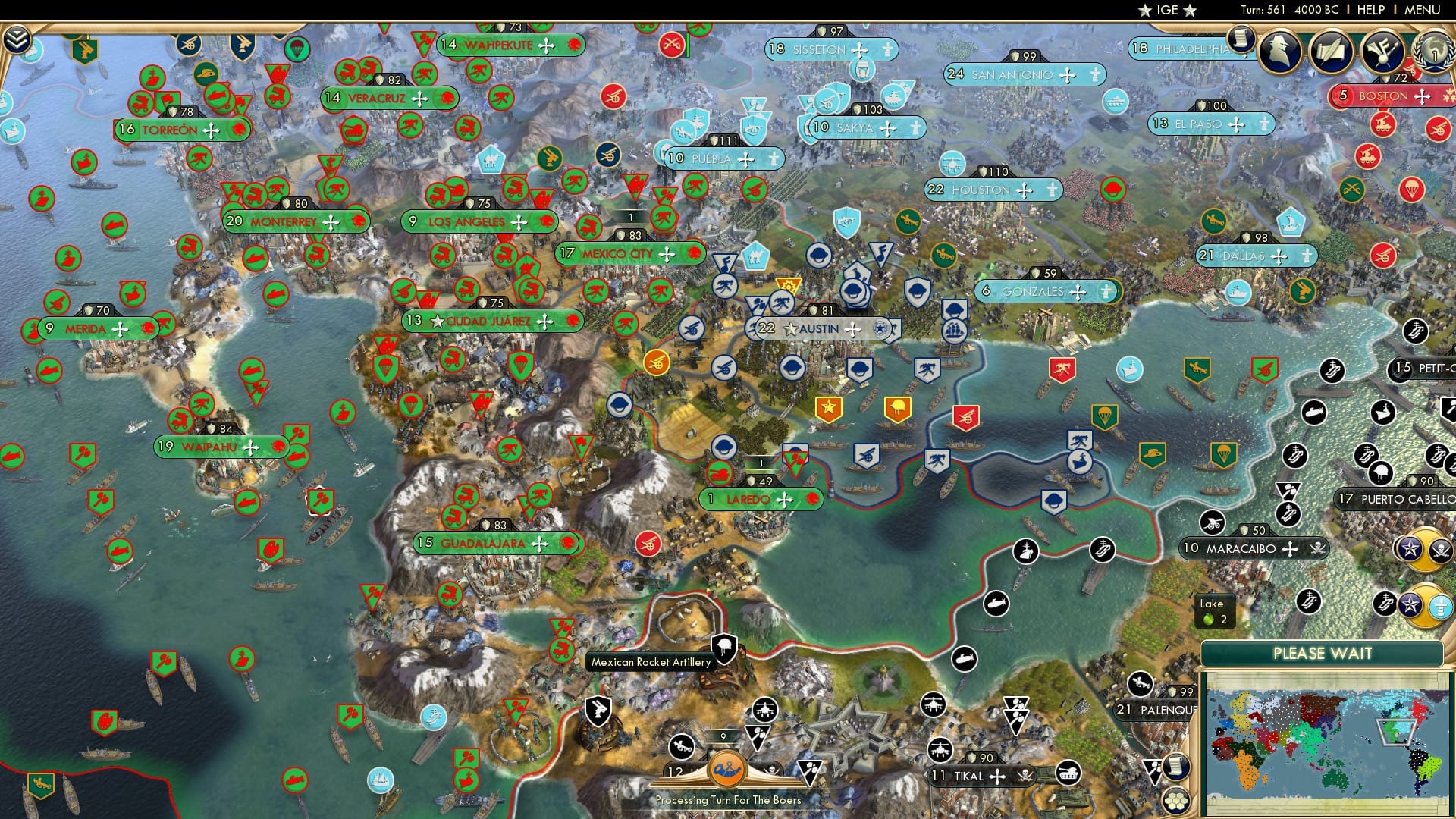Click the airplane icon on the Austin banner
The height and width of the screenshot is (819, 1456).
pos(852,329)
